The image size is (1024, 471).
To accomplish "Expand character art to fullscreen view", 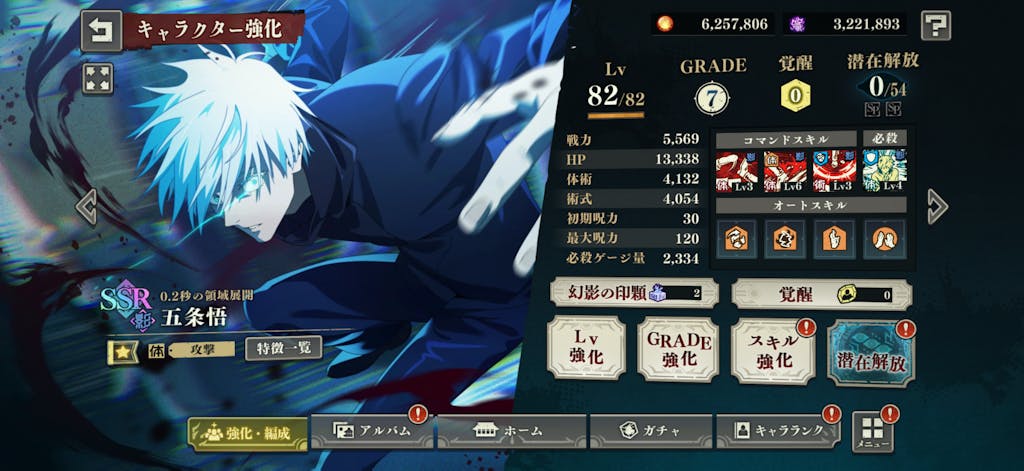I will point(98,79).
